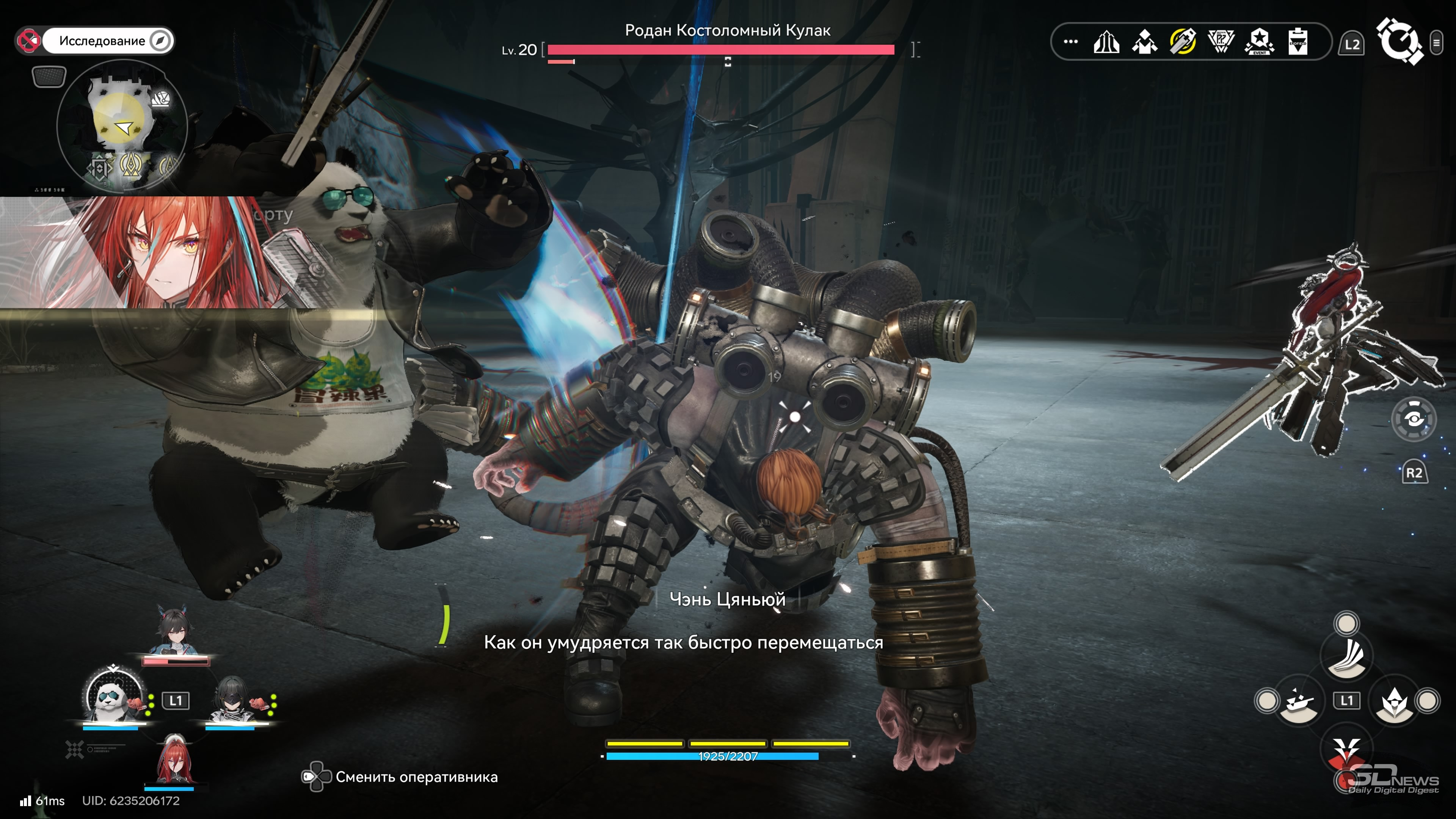Open the yellow-ringed weapon icon

click(1183, 41)
